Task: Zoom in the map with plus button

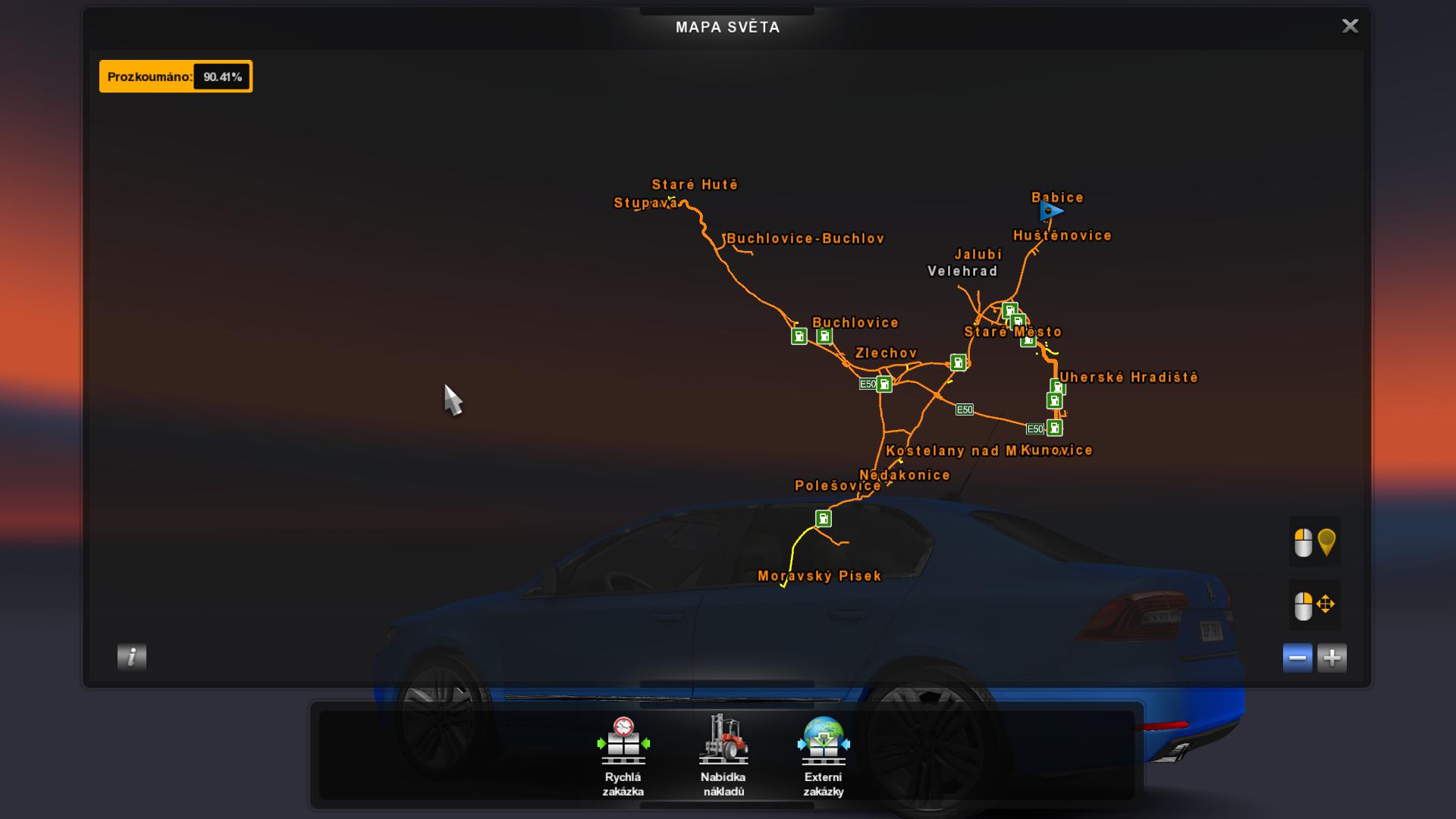Action: (x=1332, y=657)
